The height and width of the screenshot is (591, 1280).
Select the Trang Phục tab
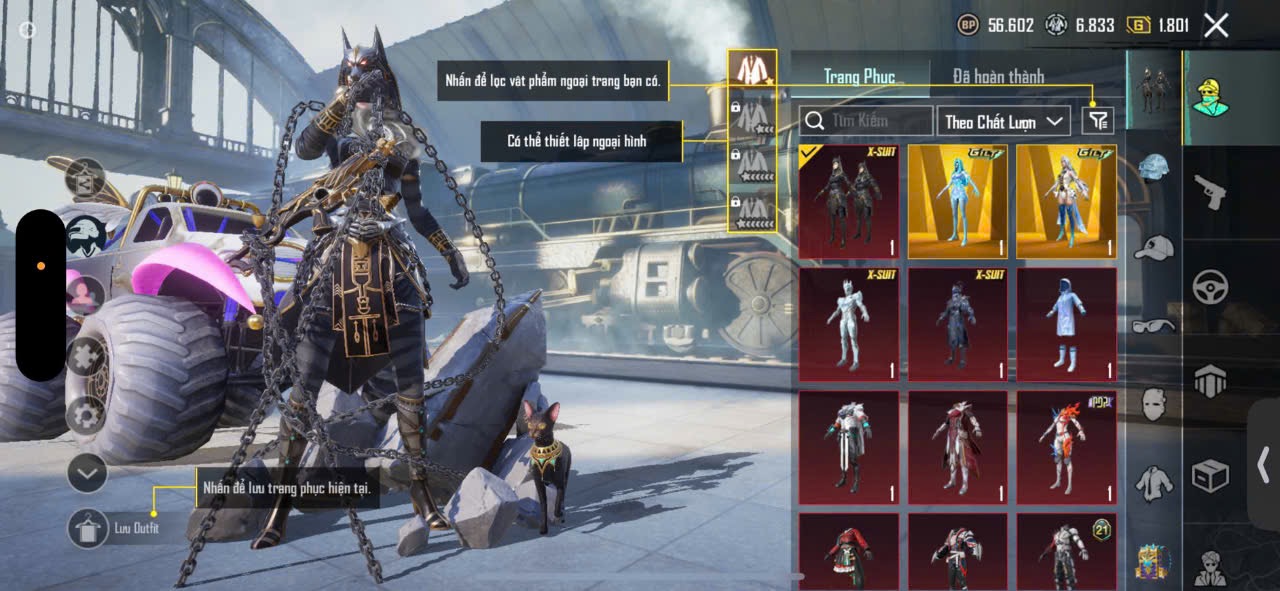[859, 76]
